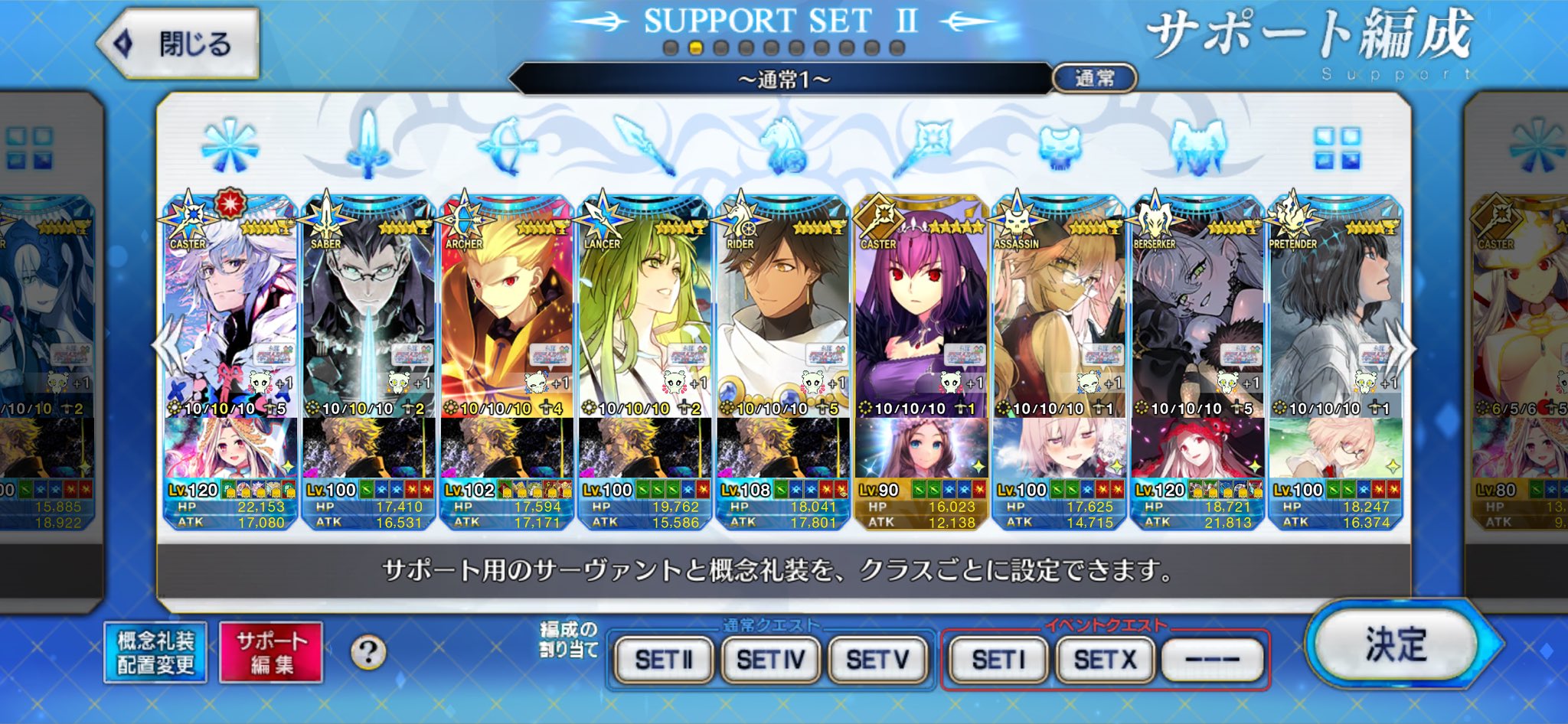Confirm the setup with 決定 button
Image resolution: width=1568 pixels, height=724 pixels.
[x=1395, y=644]
